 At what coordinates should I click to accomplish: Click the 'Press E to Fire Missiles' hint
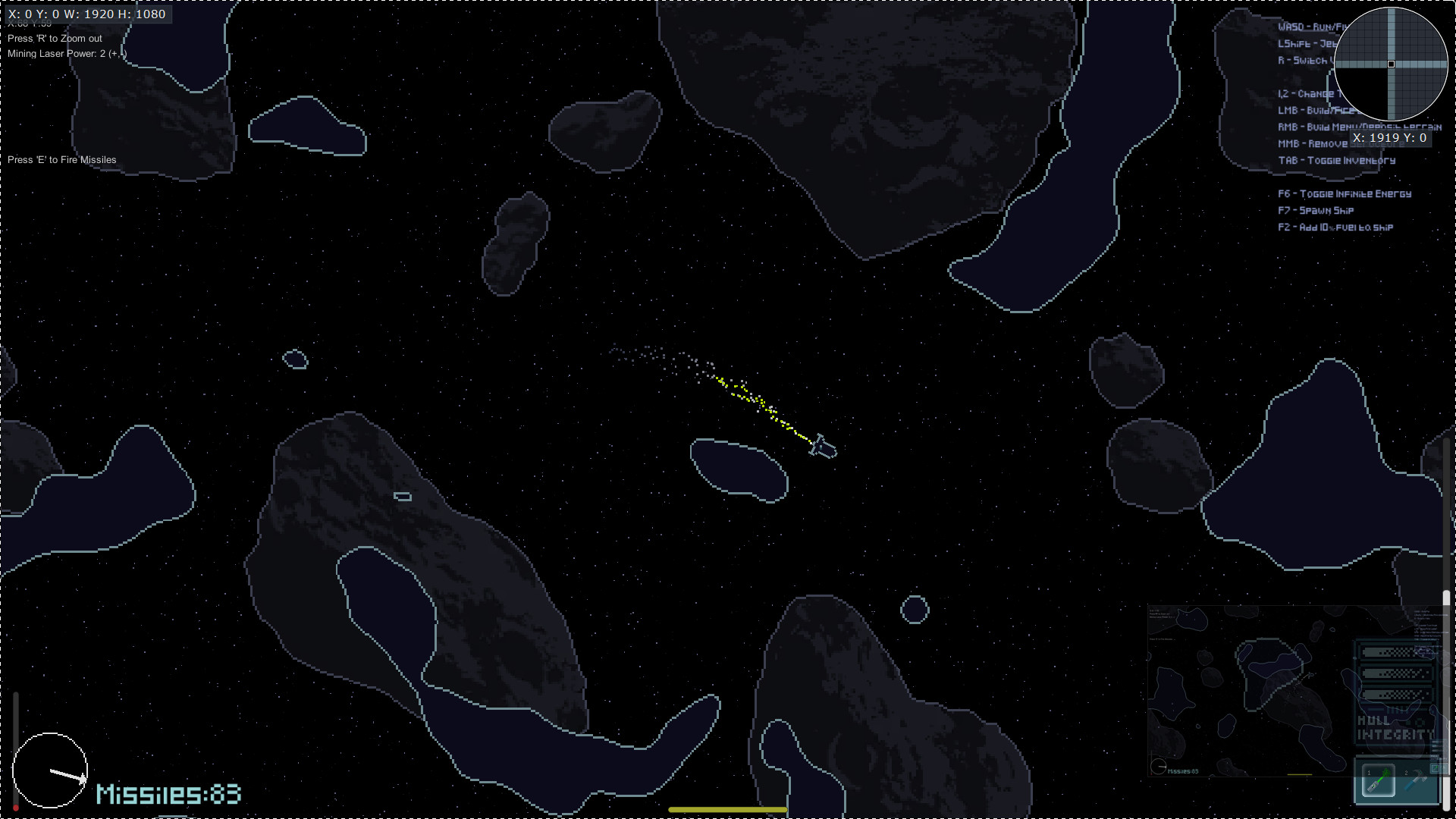(x=61, y=159)
